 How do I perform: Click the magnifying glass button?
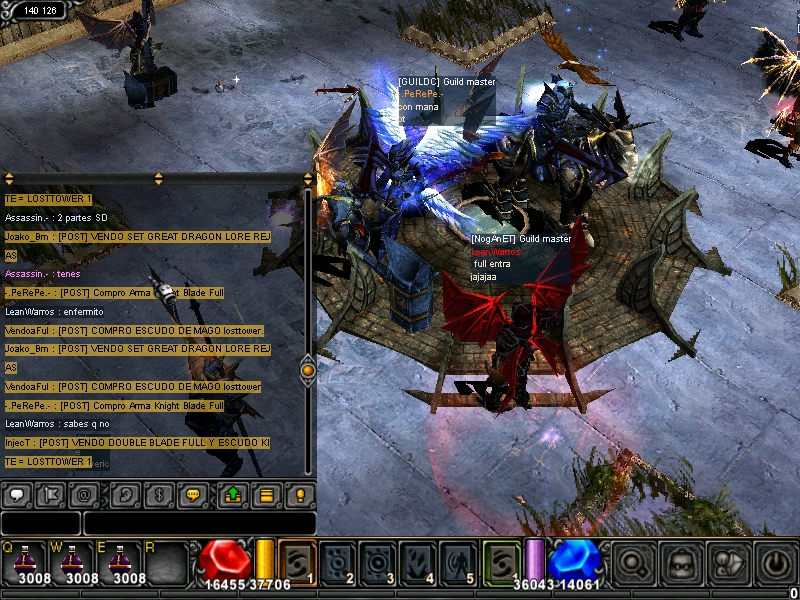(x=634, y=564)
